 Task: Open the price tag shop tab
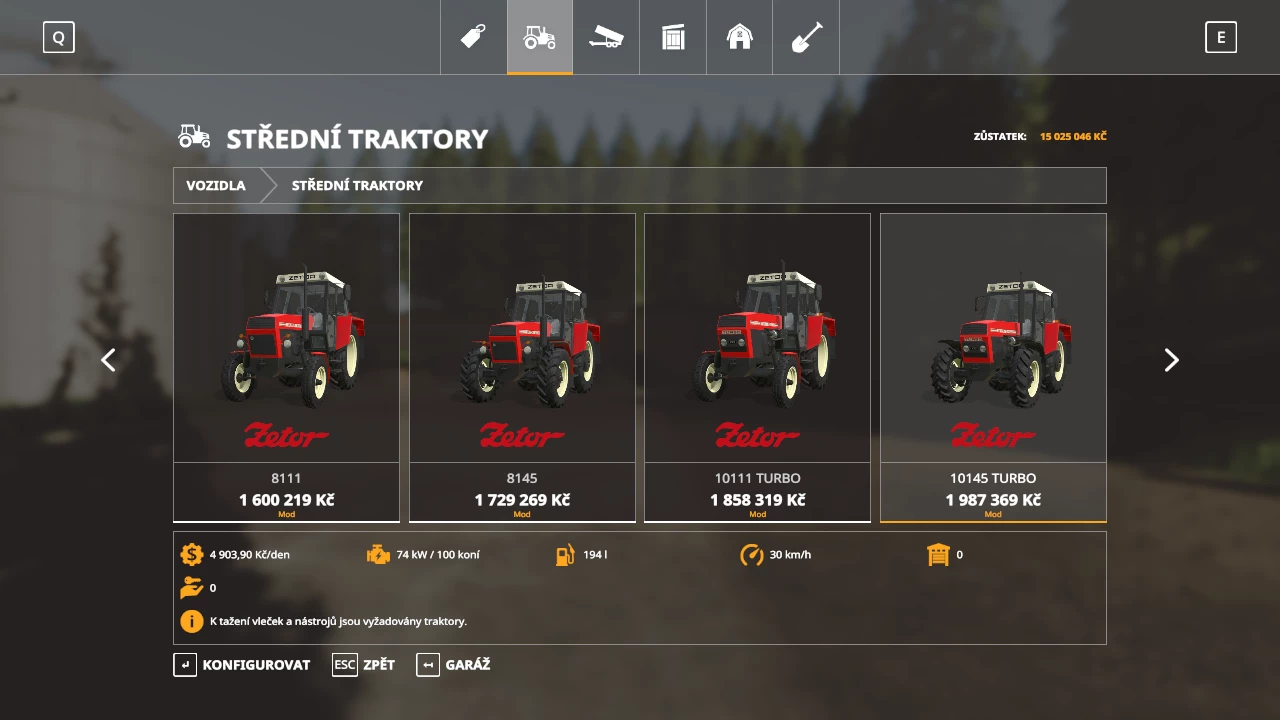pos(473,37)
